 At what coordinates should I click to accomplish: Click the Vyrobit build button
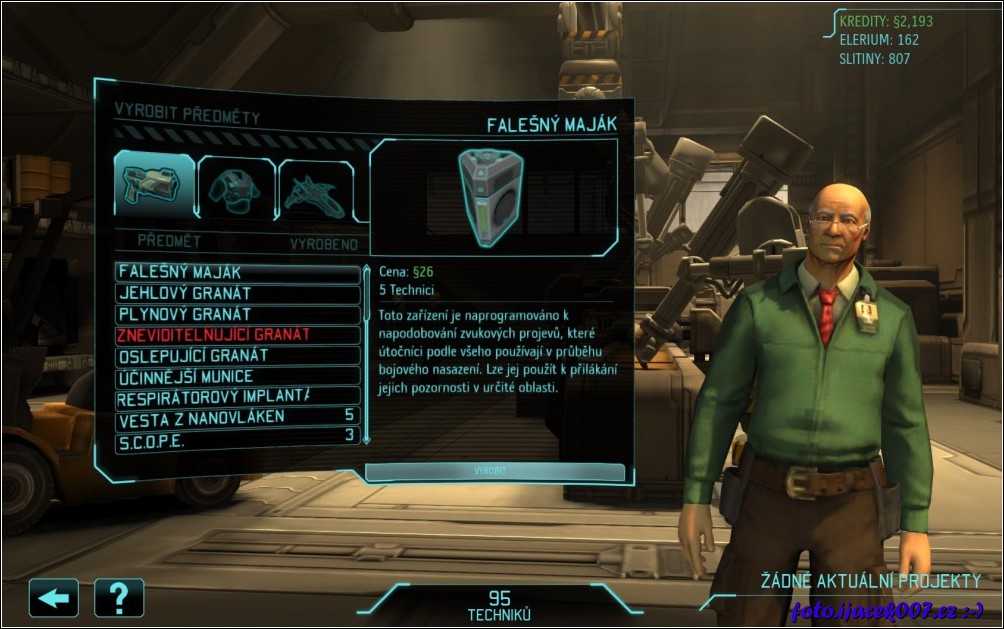click(495, 471)
